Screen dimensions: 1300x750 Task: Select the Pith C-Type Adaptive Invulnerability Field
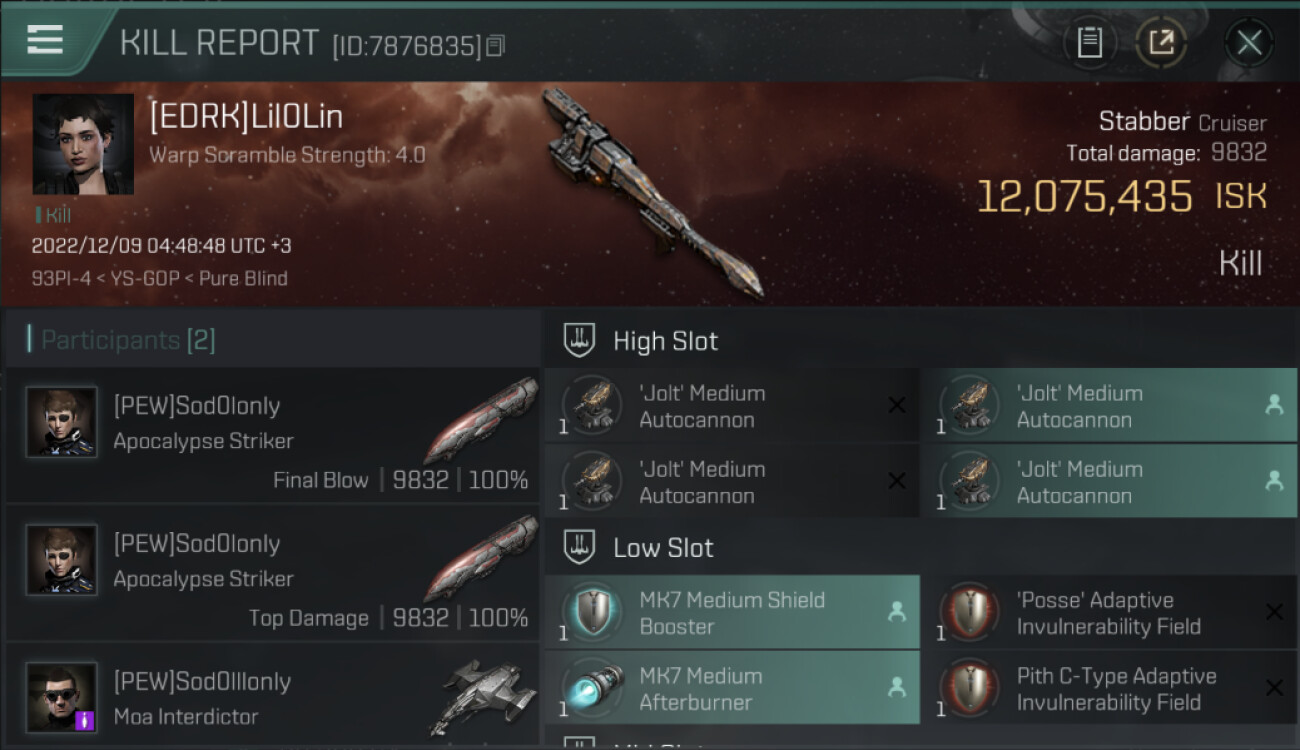(1108, 688)
